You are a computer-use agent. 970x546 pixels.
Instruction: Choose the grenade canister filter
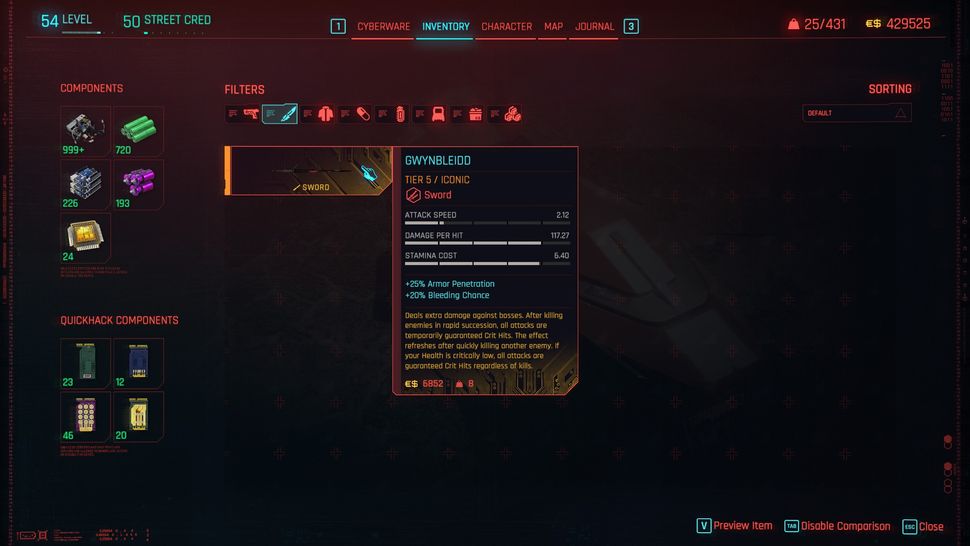click(x=400, y=114)
